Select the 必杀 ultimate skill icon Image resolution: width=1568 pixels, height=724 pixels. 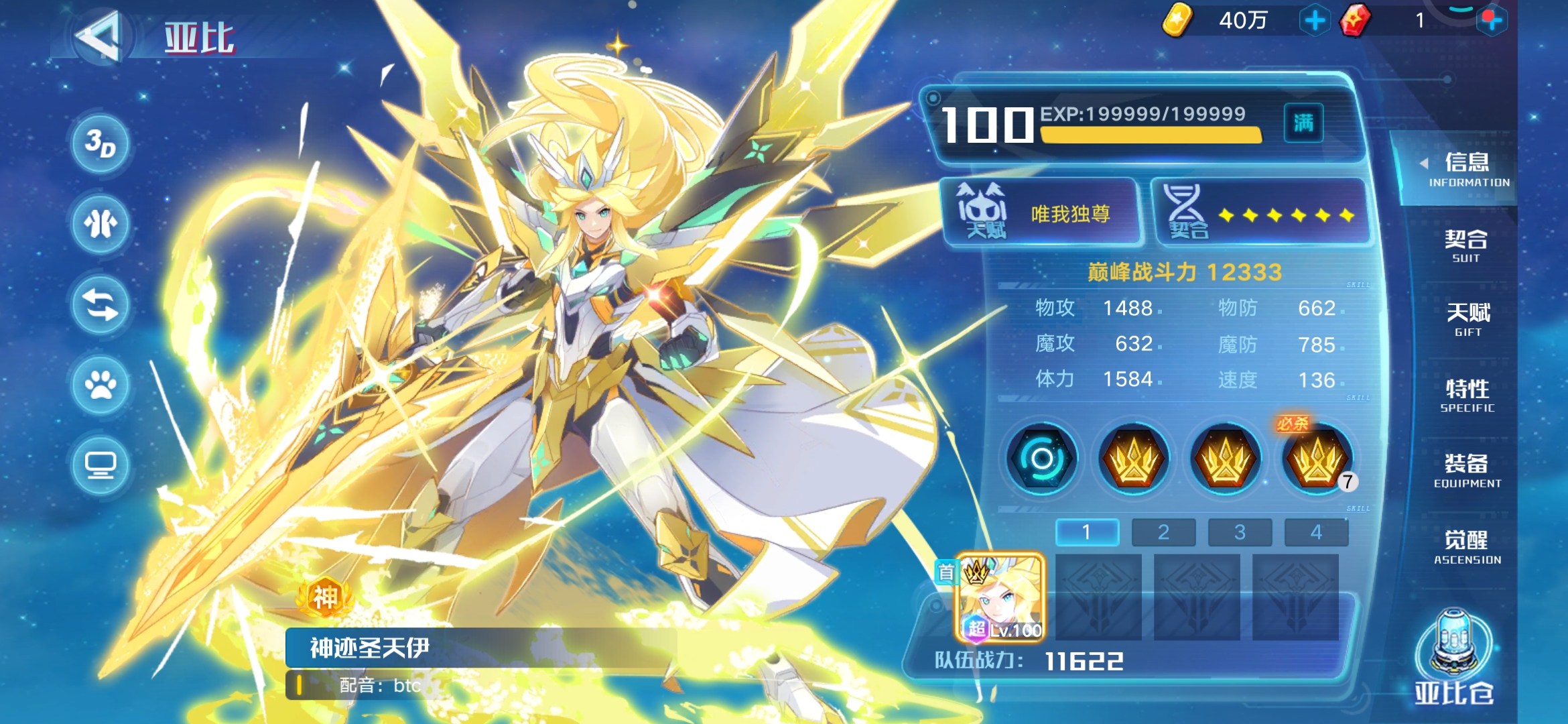pos(1317,459)
